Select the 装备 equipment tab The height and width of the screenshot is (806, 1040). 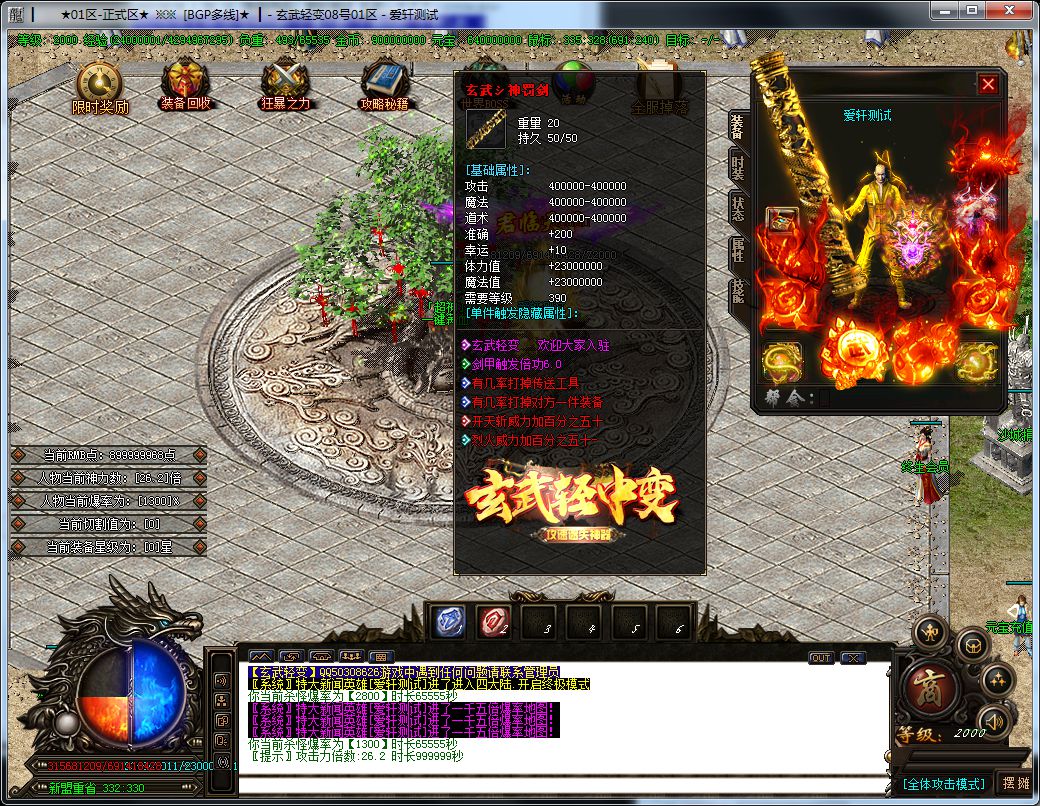[x=738, y=126]
